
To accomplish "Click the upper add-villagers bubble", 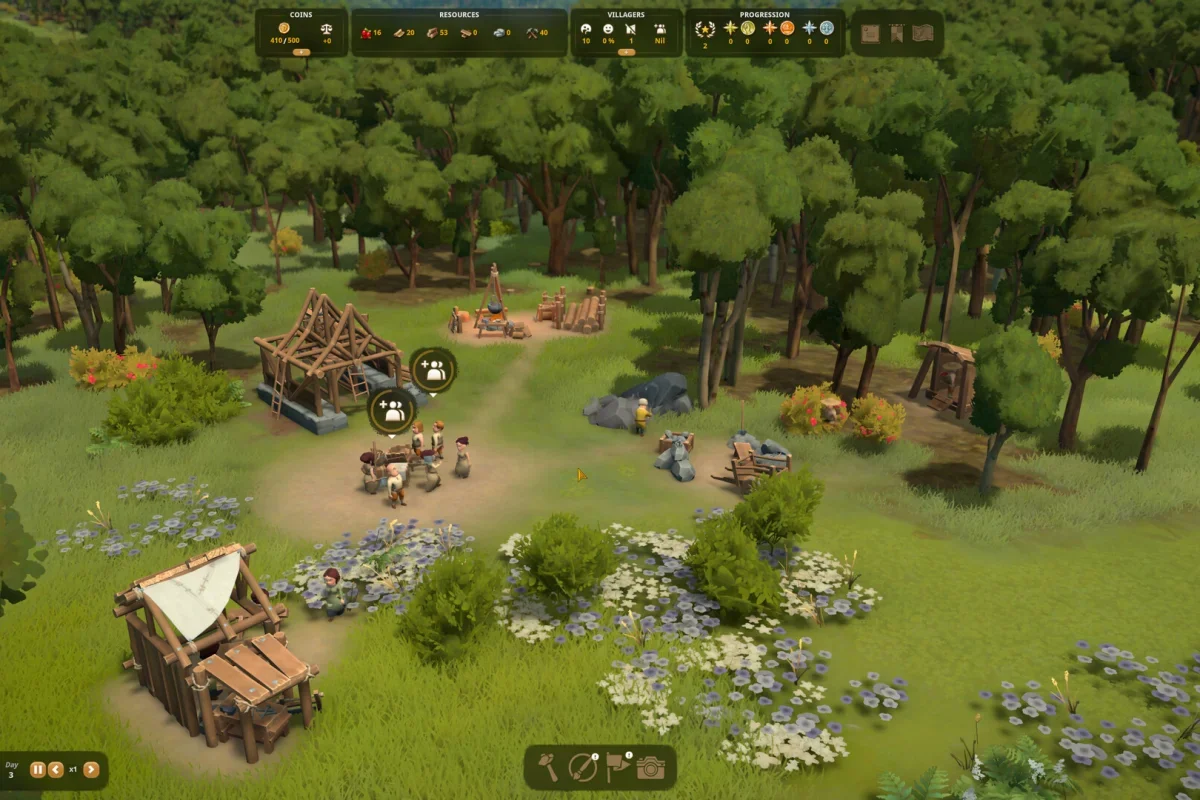I will pyautogui.click(x=434, y=370).
